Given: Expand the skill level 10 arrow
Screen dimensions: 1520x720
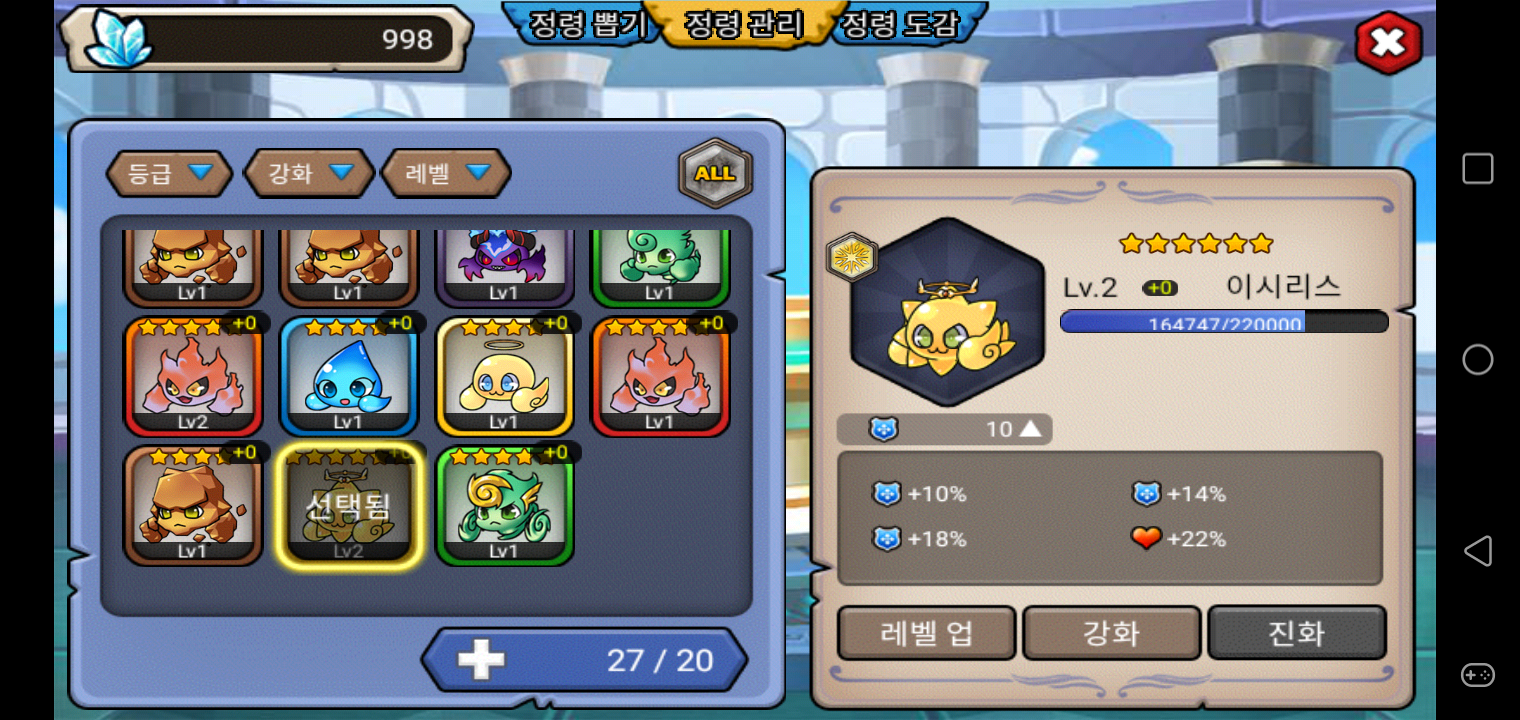Looking at the screenshot, I should point(1030,429).
